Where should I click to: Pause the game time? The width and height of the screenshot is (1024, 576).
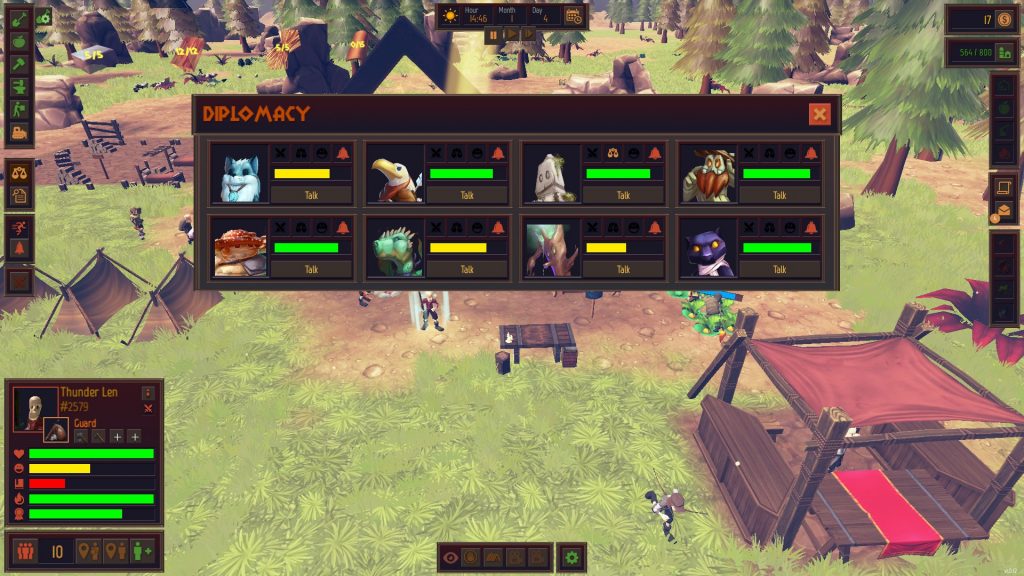click(x=492, y=34)
